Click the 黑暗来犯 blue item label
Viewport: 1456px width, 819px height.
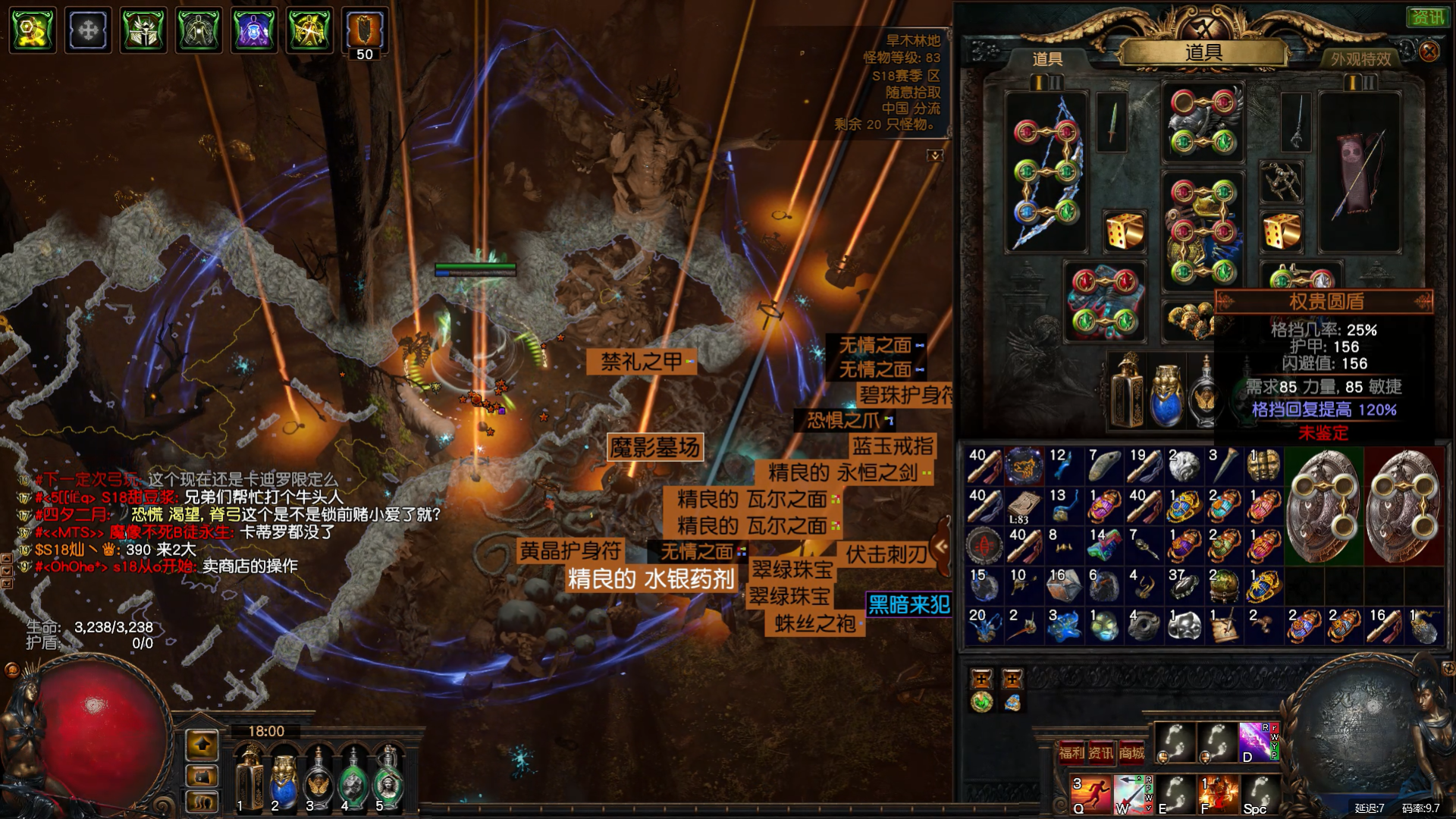click(x=908, y=604)
